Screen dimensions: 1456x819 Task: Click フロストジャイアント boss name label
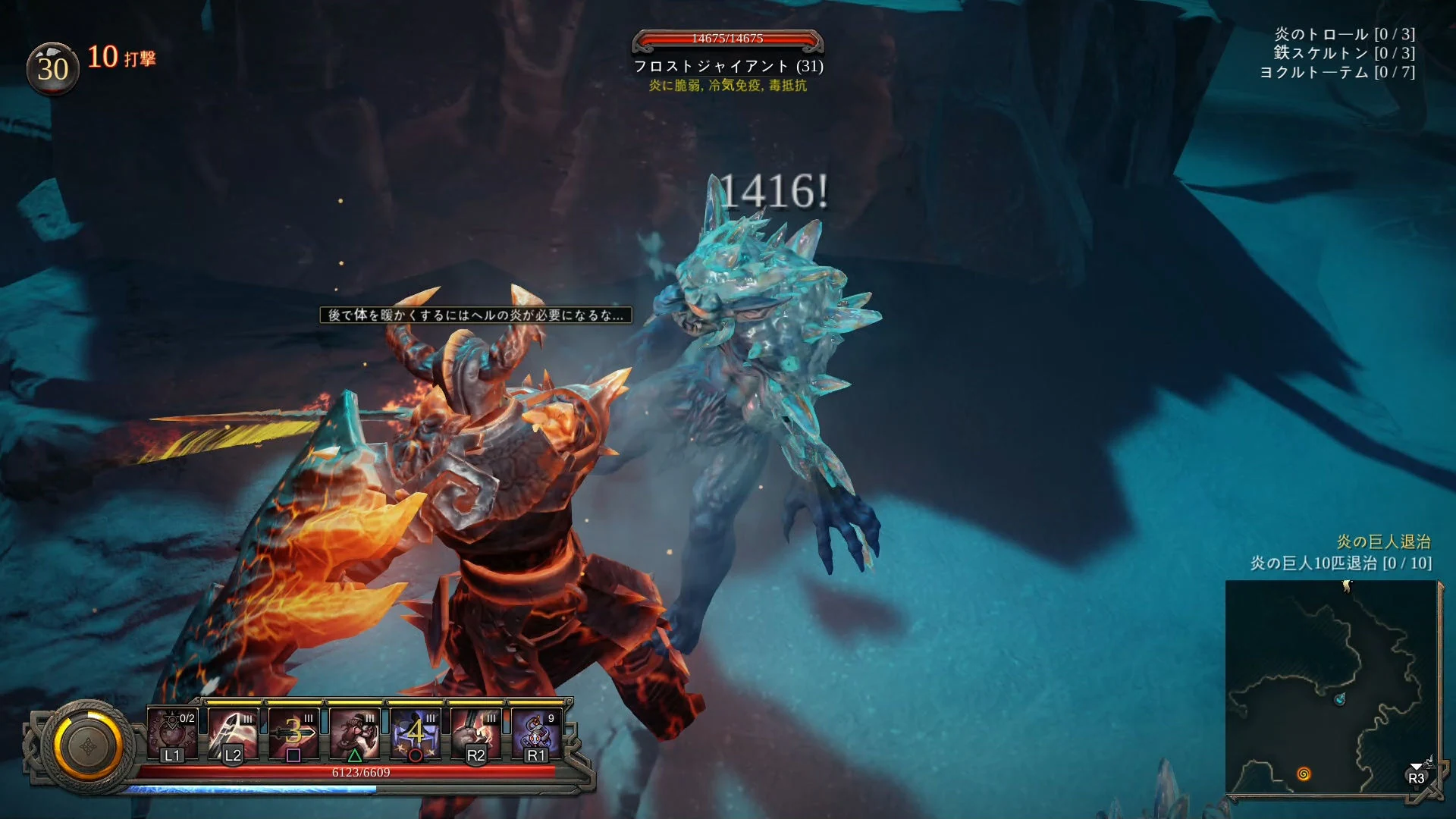730,67
